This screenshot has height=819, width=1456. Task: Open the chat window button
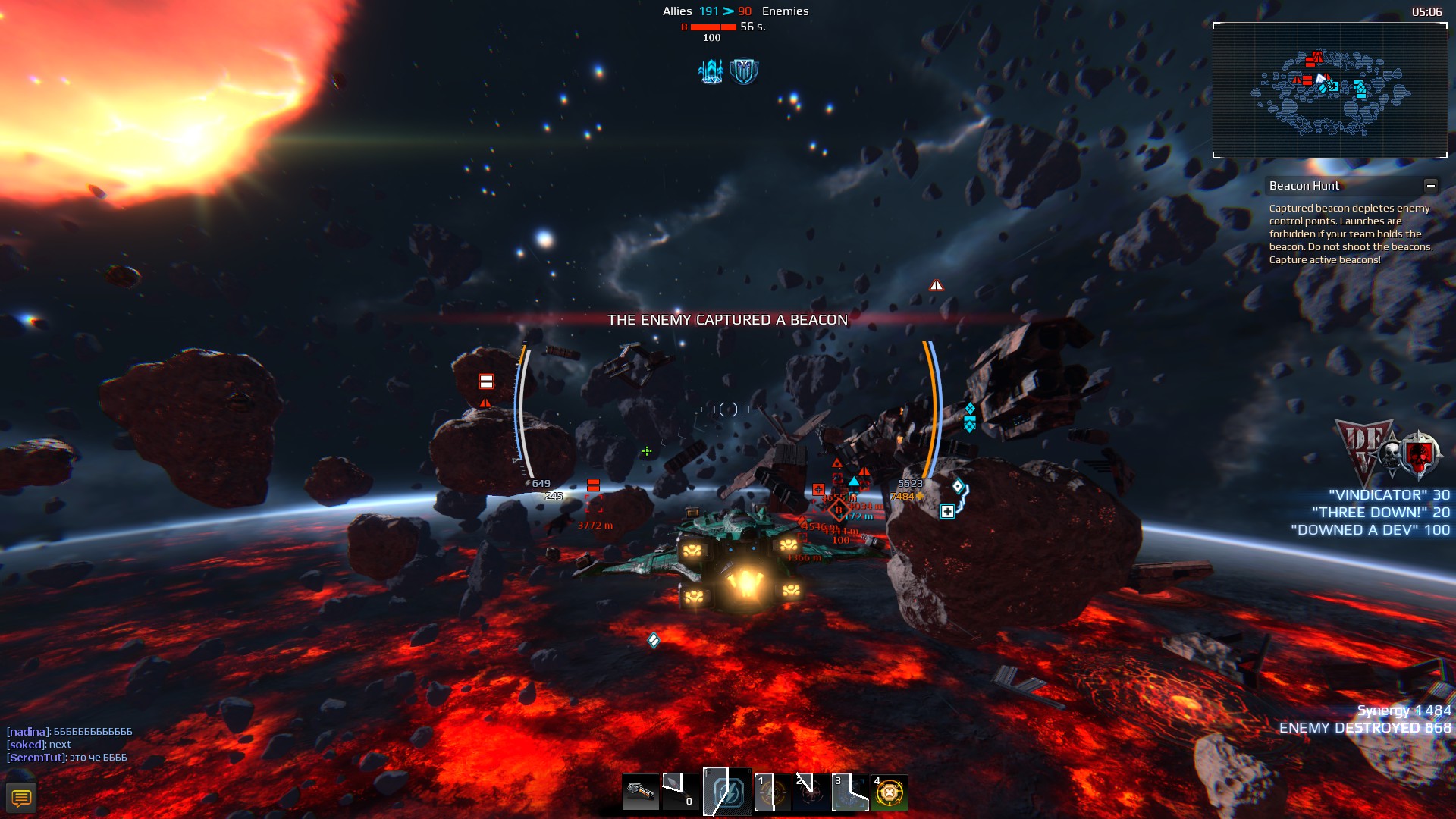[21, 798]
